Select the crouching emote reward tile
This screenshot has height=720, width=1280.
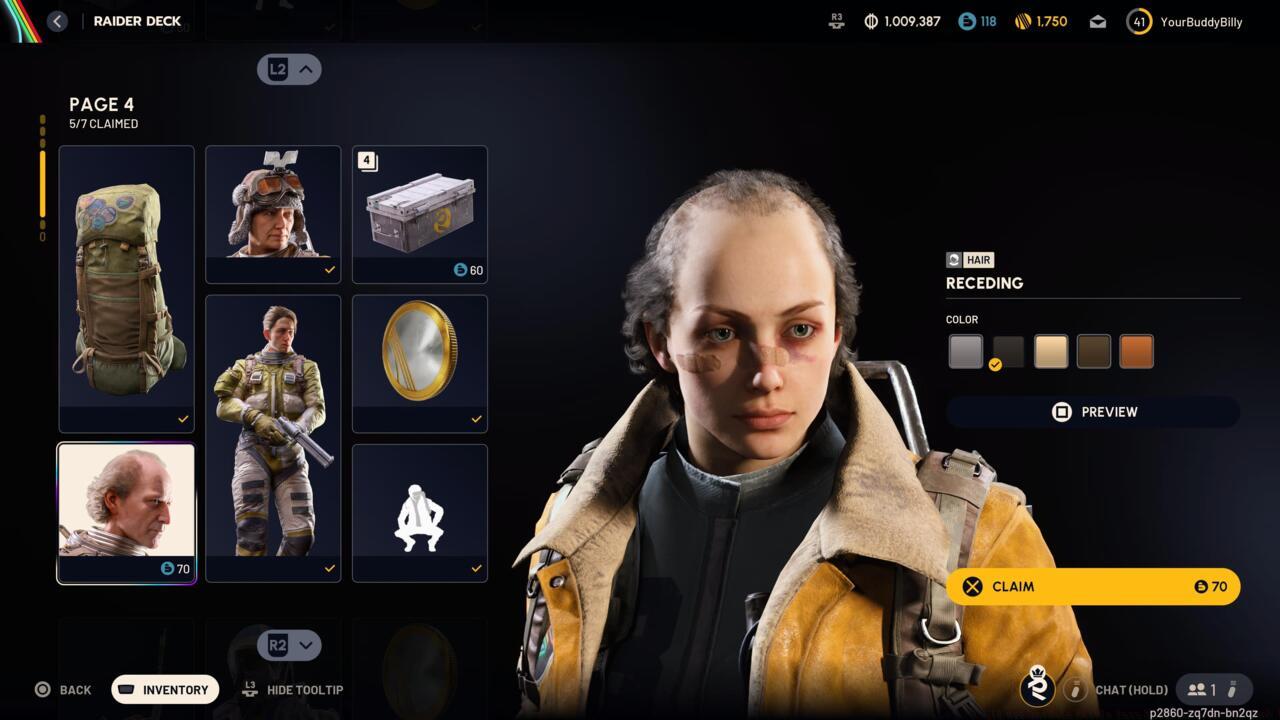click(420, 513)
